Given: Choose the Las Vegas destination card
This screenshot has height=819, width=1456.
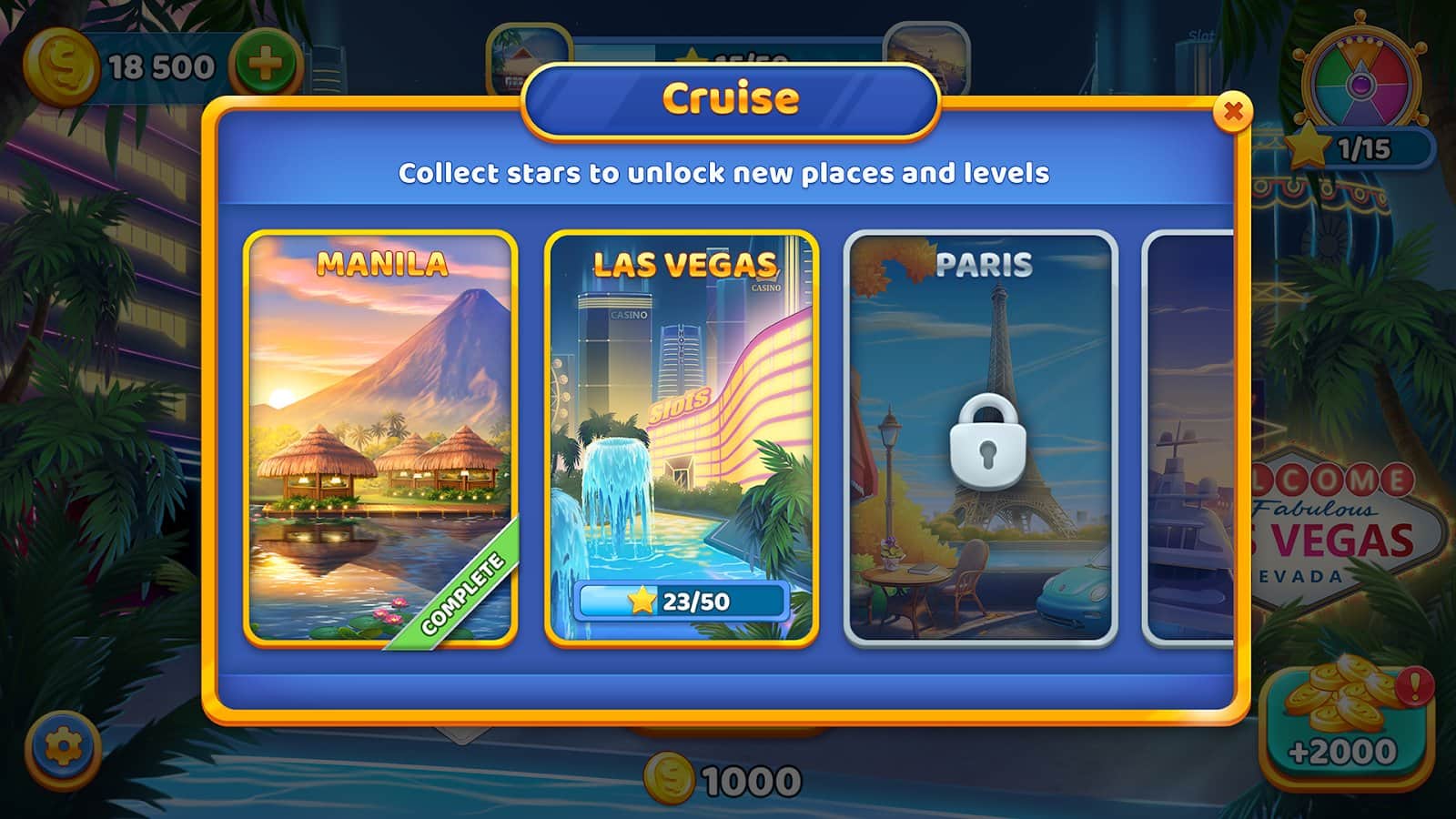Looking at the screenshot, I should (682, 439).
